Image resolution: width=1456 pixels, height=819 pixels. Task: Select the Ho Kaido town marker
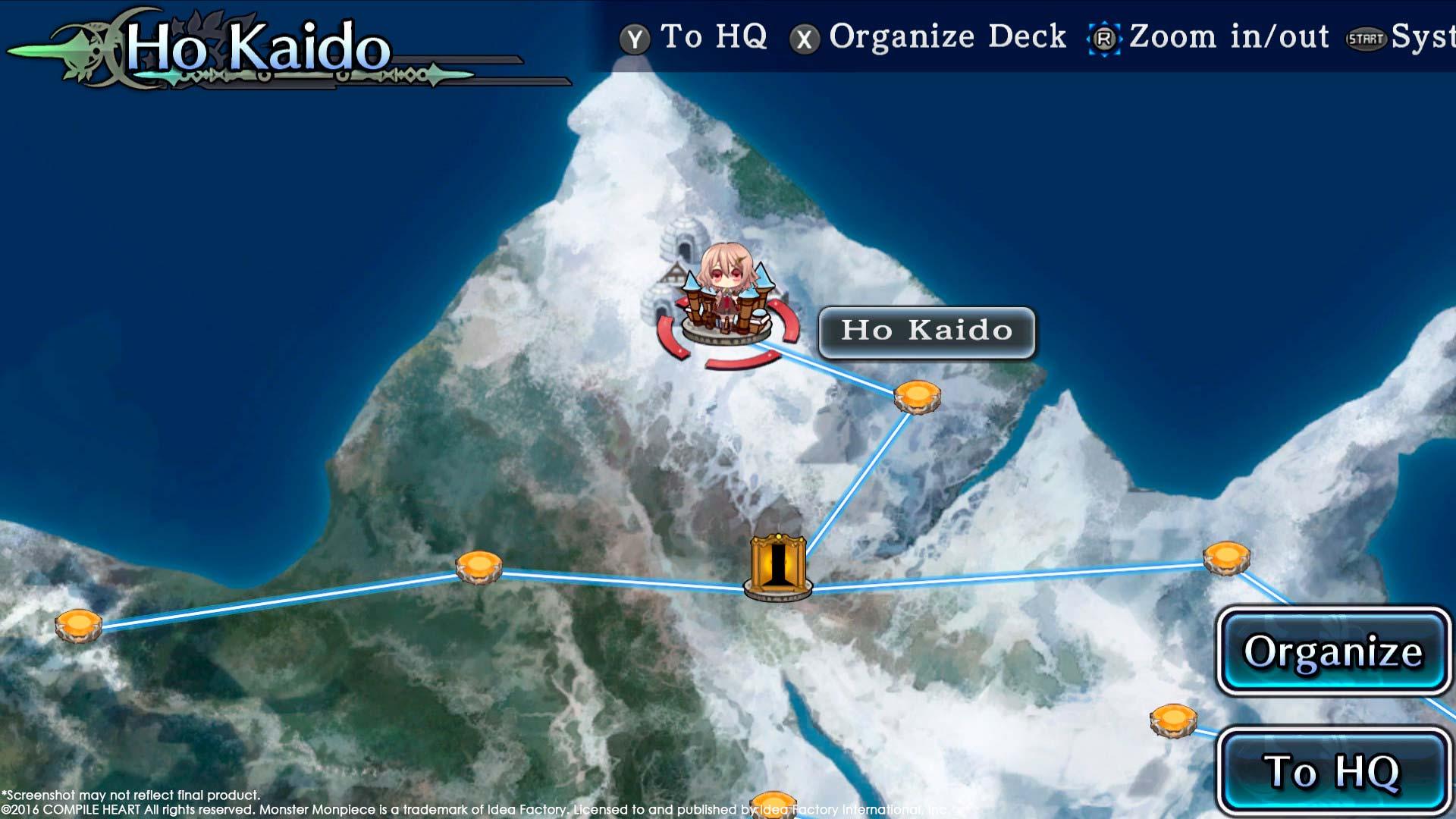[x=726, y=303]
